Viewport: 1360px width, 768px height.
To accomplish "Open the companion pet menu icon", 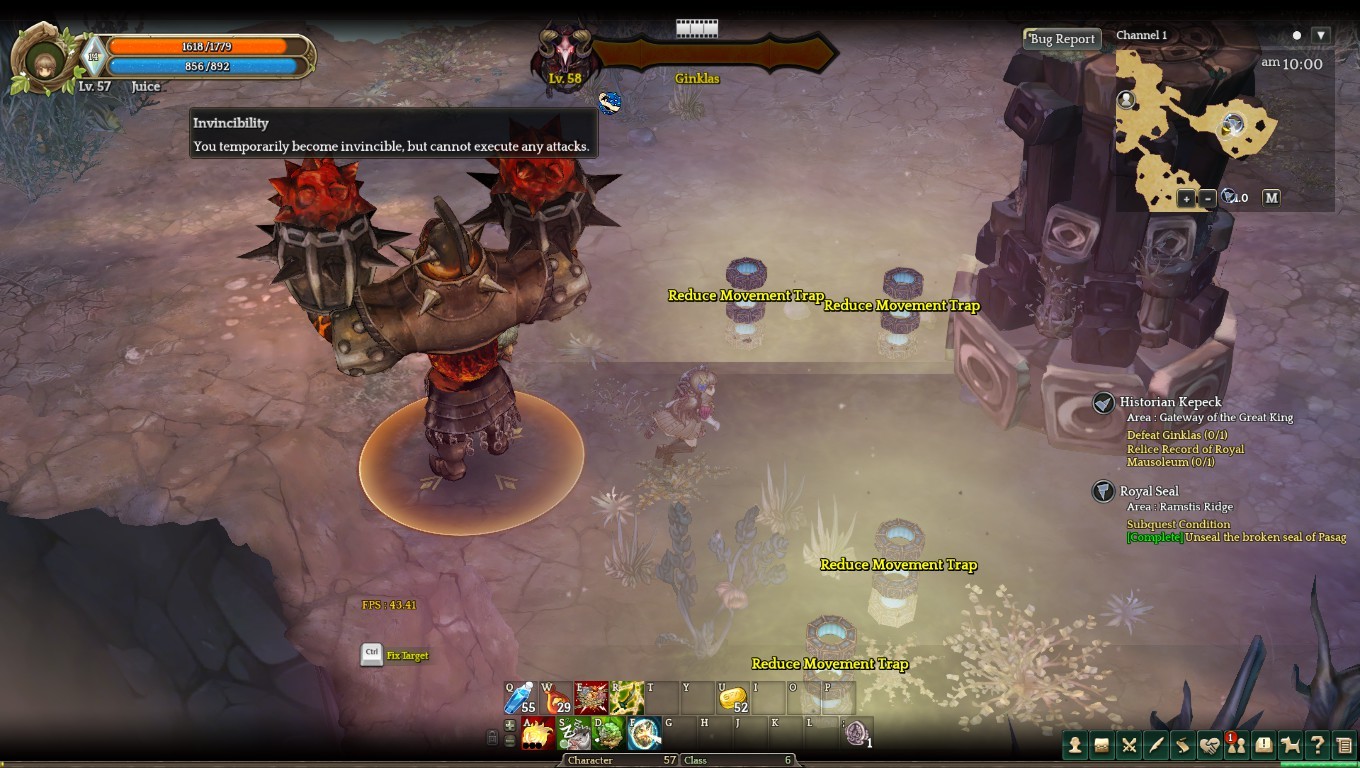I will tap(1291, 745).
